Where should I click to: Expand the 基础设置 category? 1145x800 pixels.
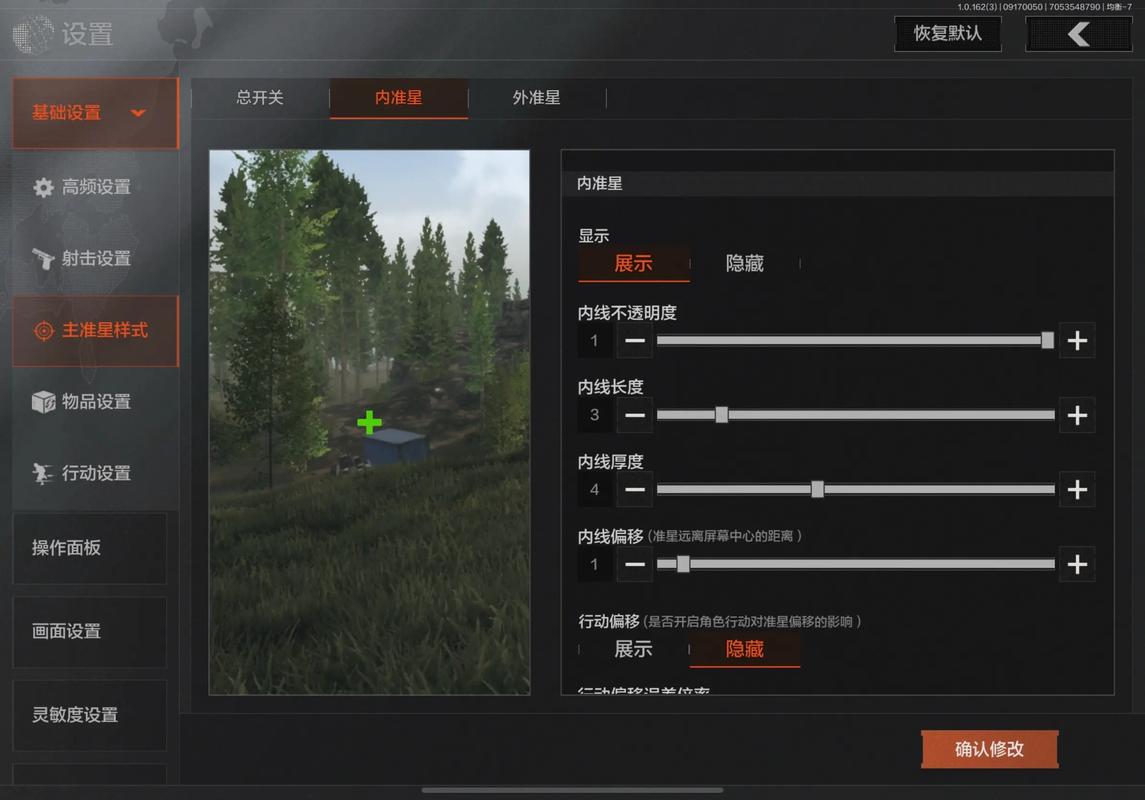[x=95, y=113]
